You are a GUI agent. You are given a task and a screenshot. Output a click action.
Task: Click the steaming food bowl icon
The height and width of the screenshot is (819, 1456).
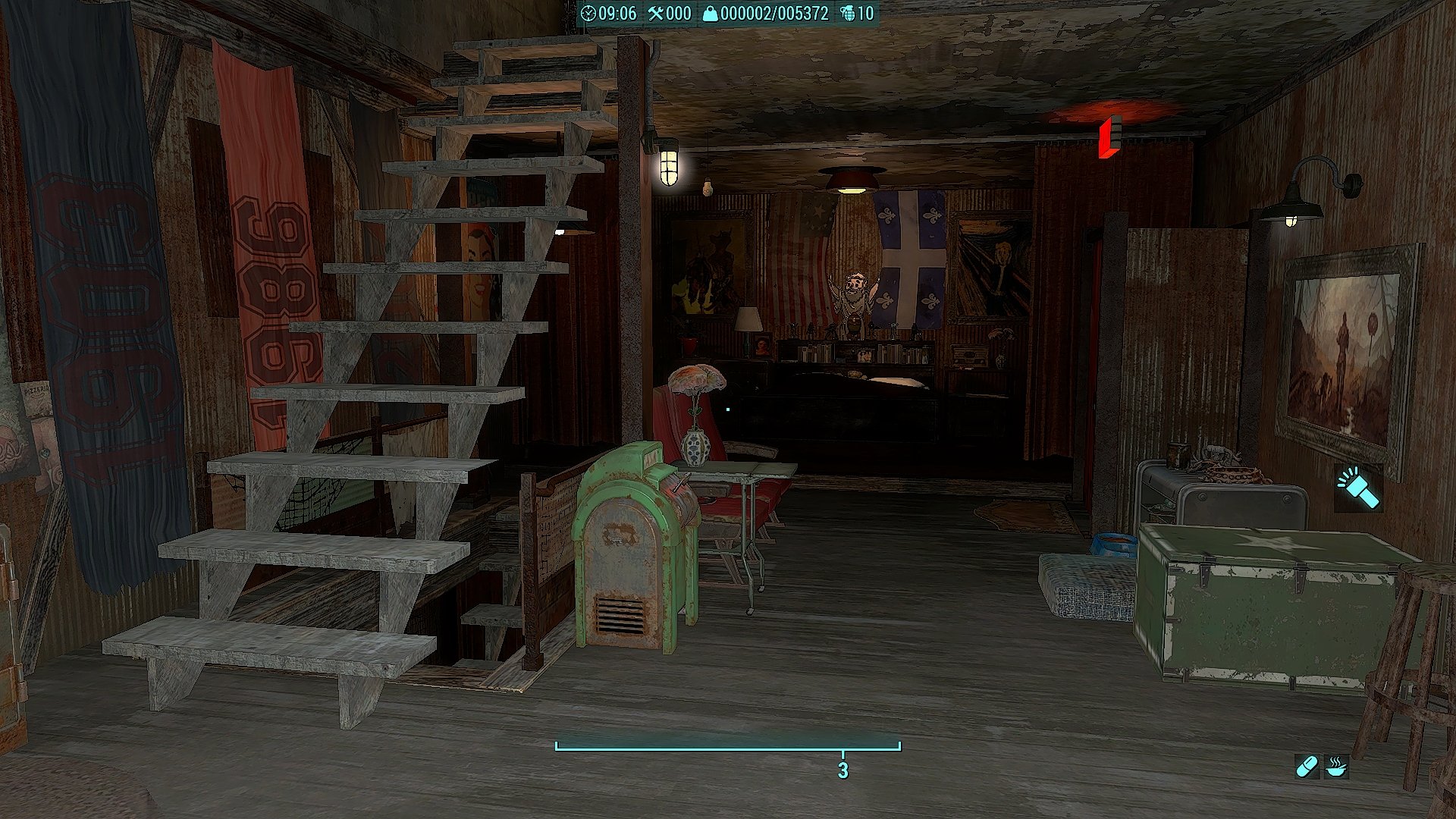(1336, 767)
